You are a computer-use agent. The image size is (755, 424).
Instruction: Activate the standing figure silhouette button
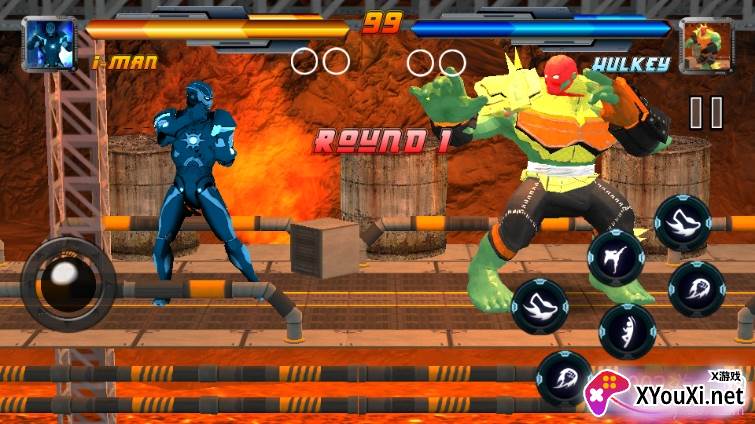[627, 330]
